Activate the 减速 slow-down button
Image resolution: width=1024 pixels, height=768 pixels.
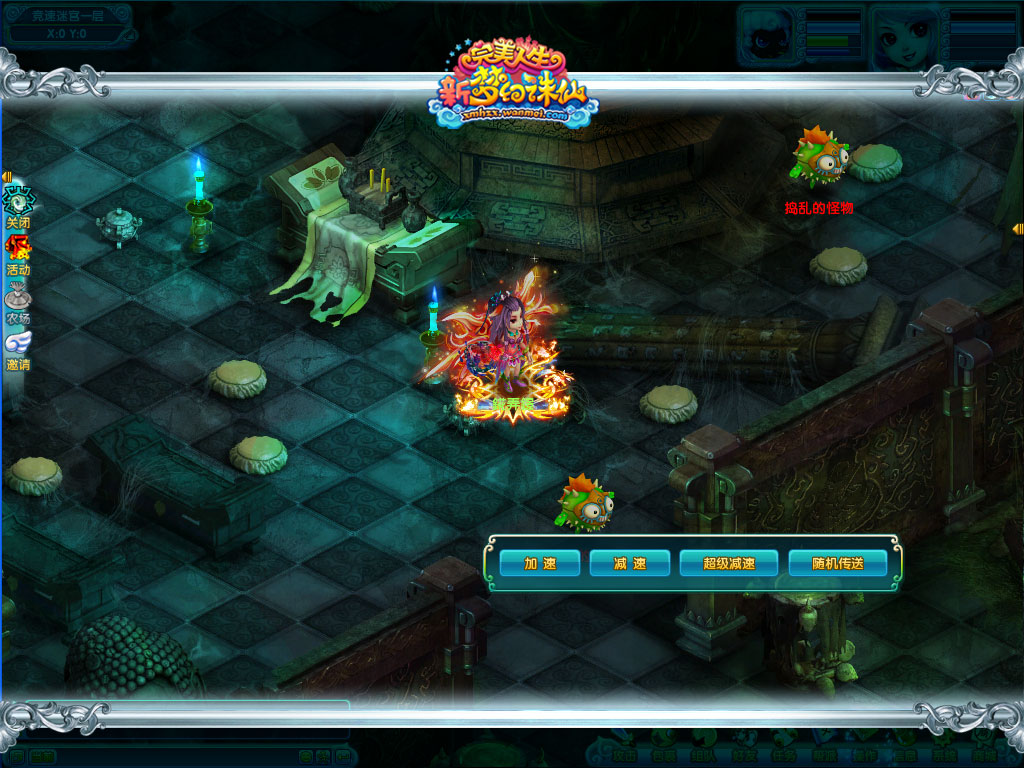[630, 563]
